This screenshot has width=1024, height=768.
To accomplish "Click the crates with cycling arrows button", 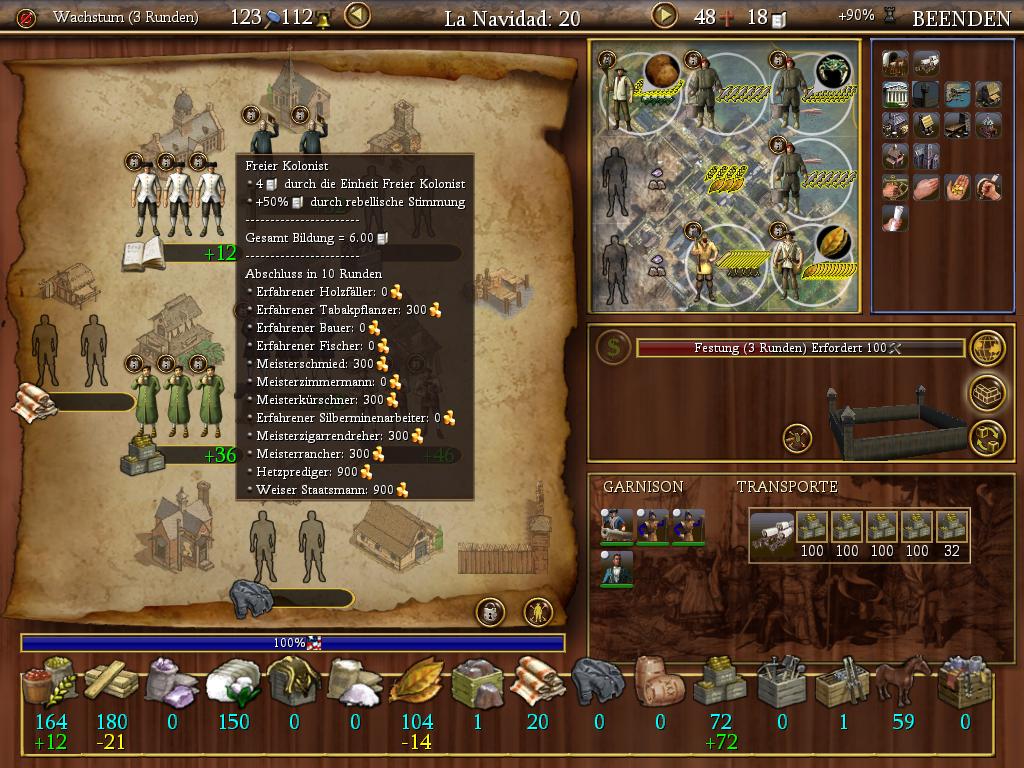I will (987, 437).
